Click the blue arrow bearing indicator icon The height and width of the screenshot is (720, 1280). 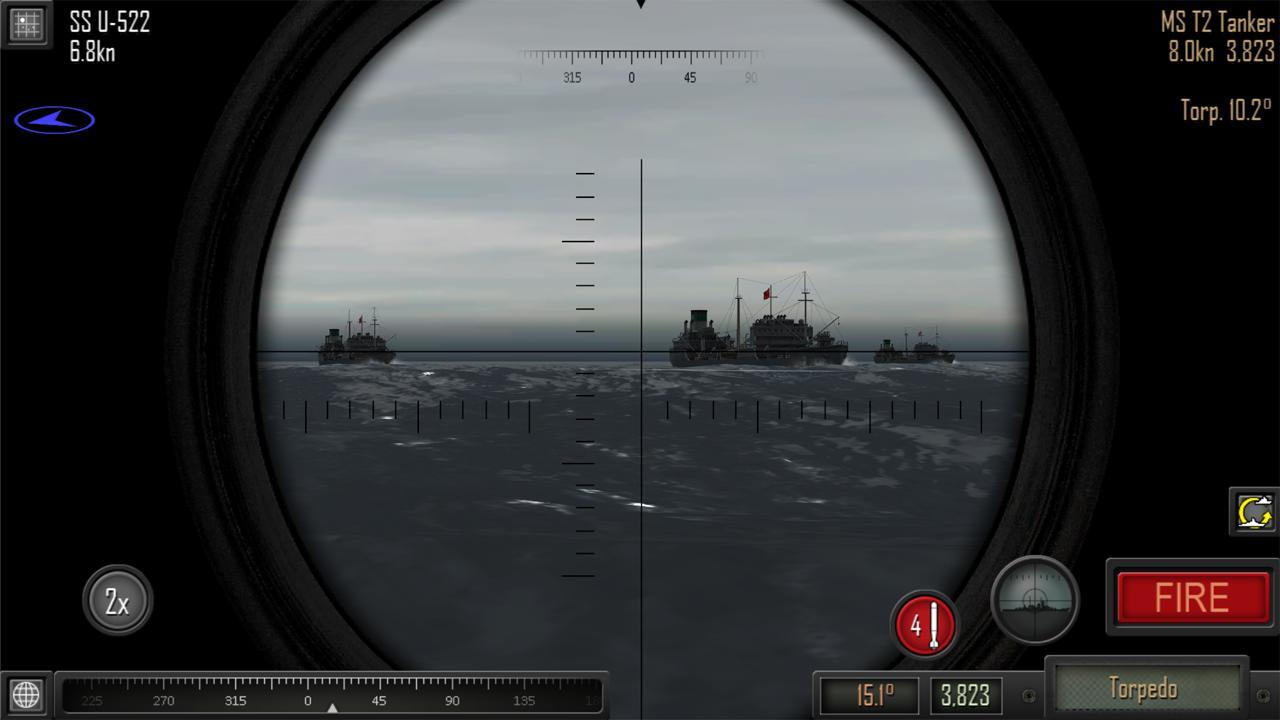coord(55,118)
